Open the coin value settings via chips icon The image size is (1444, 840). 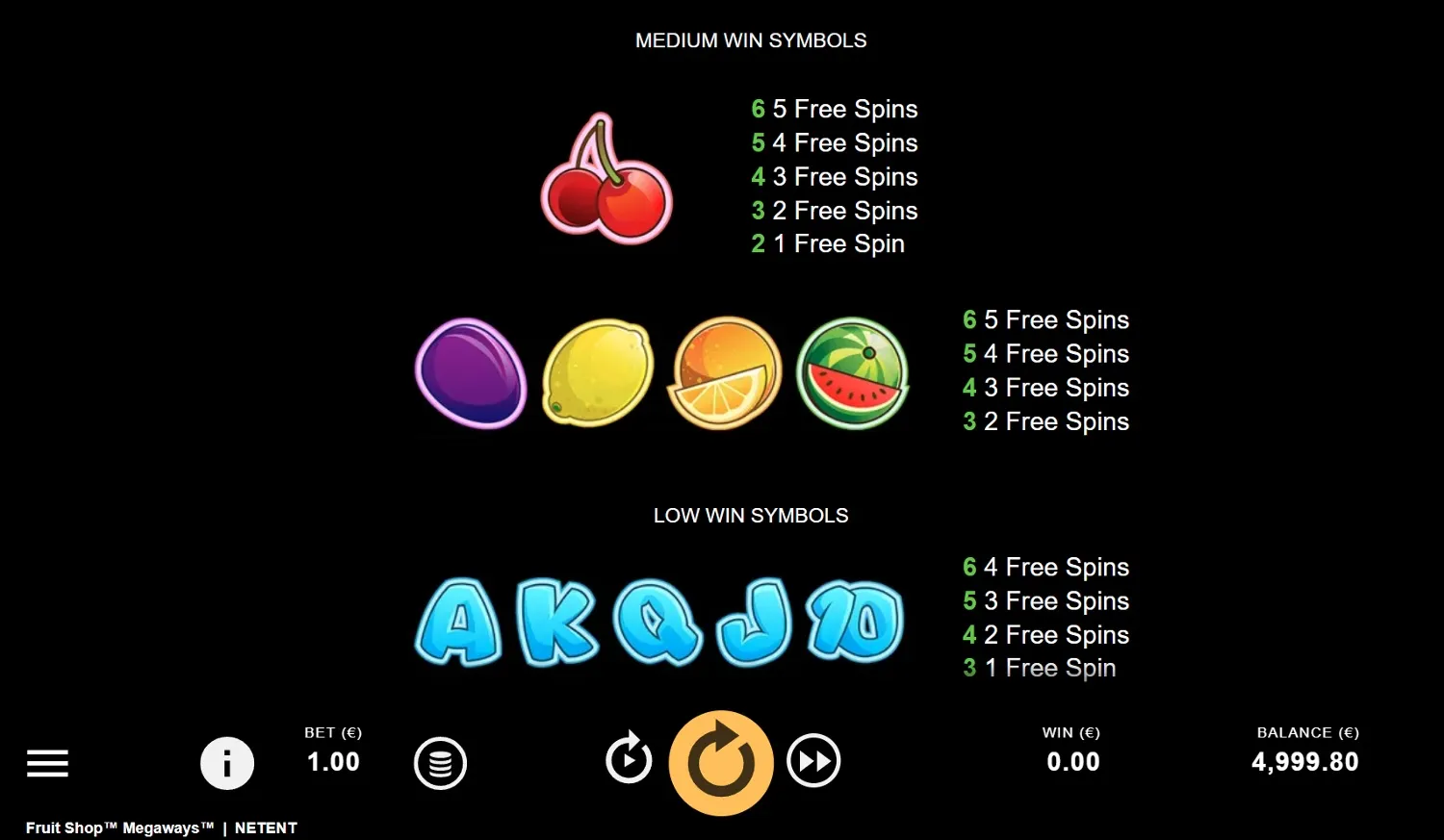pyautogui.click(x=440, y=763)
